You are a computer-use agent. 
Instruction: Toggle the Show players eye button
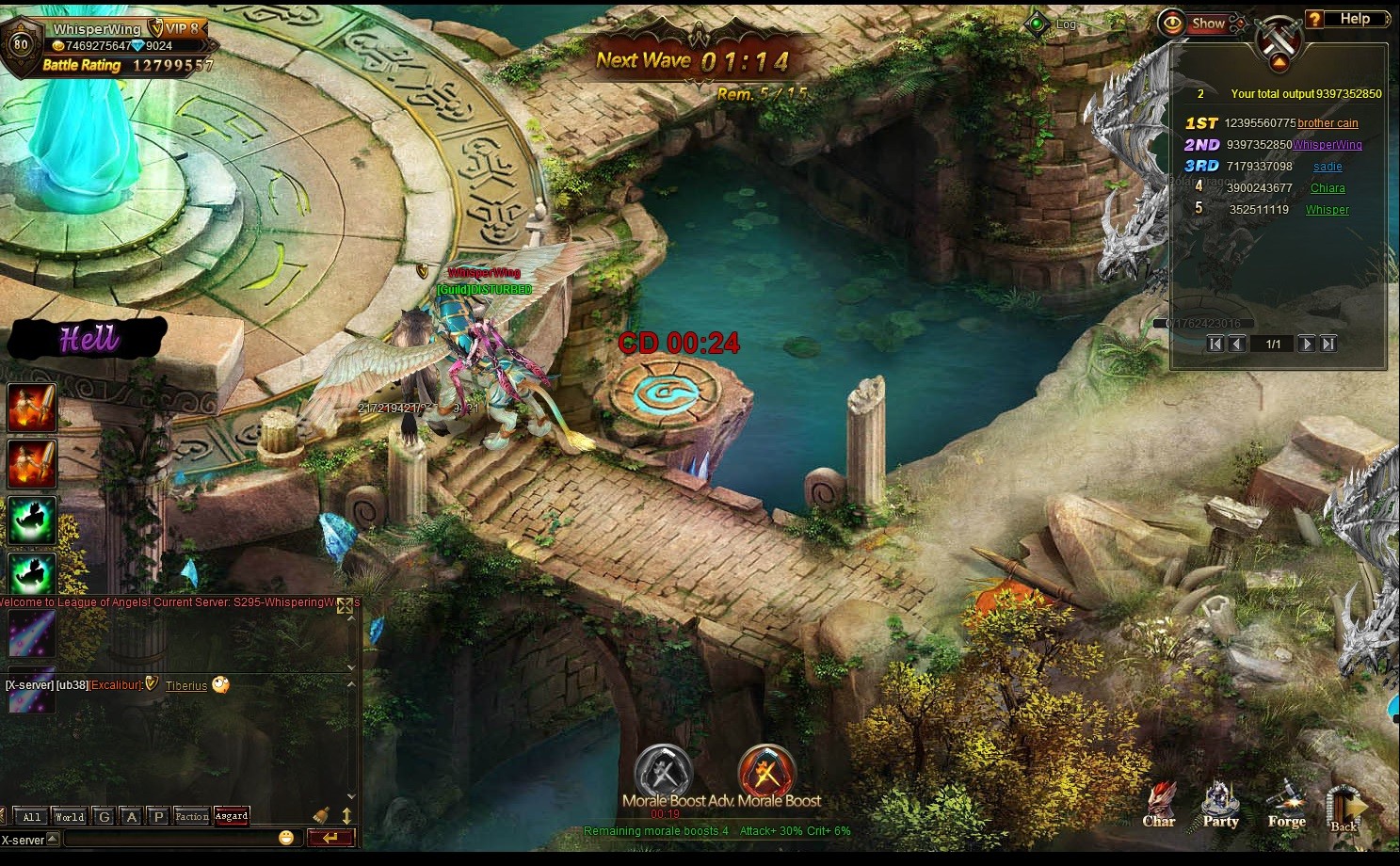coord(1194,23)
